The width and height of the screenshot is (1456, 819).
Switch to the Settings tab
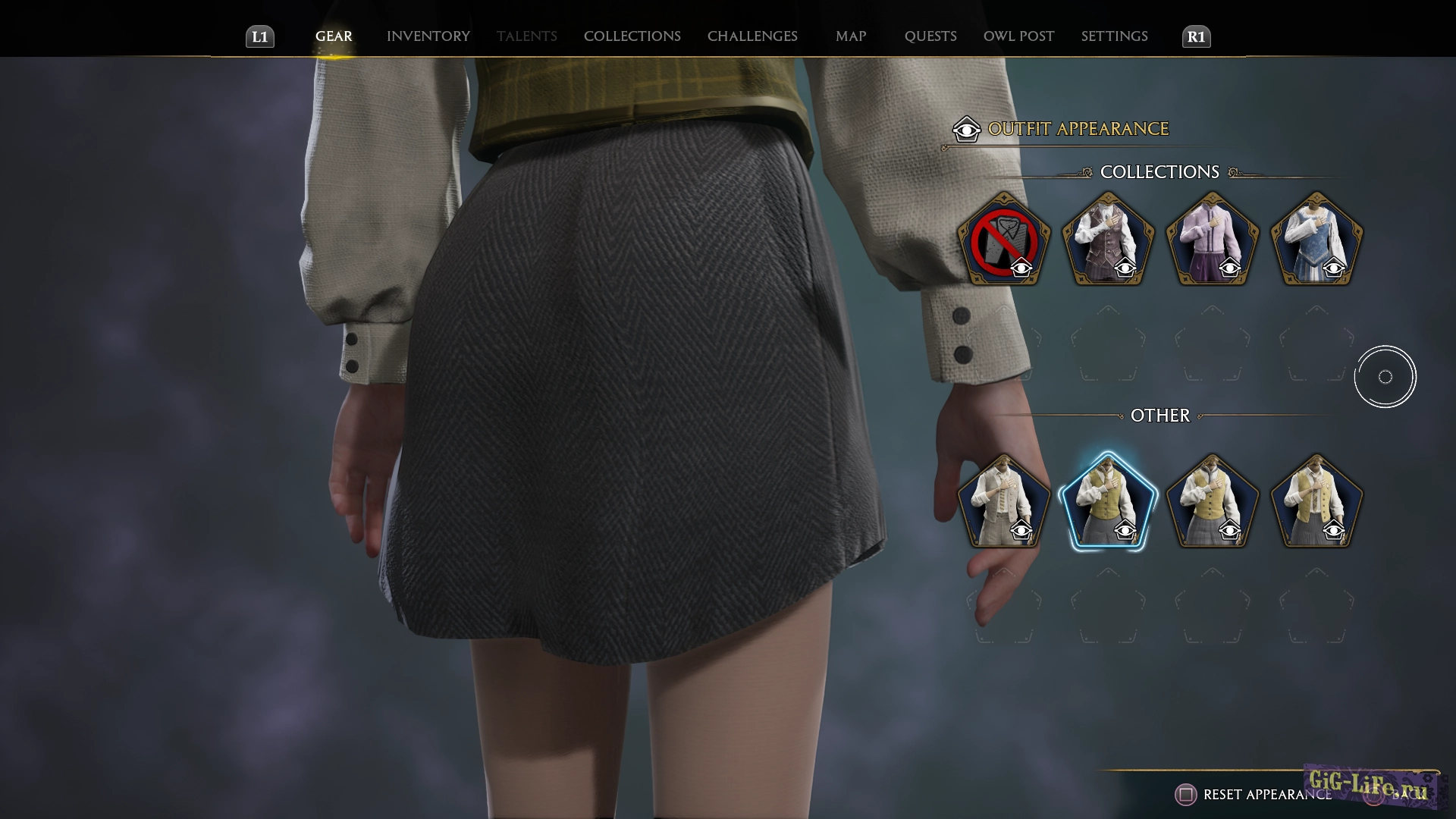(1114, 36)
